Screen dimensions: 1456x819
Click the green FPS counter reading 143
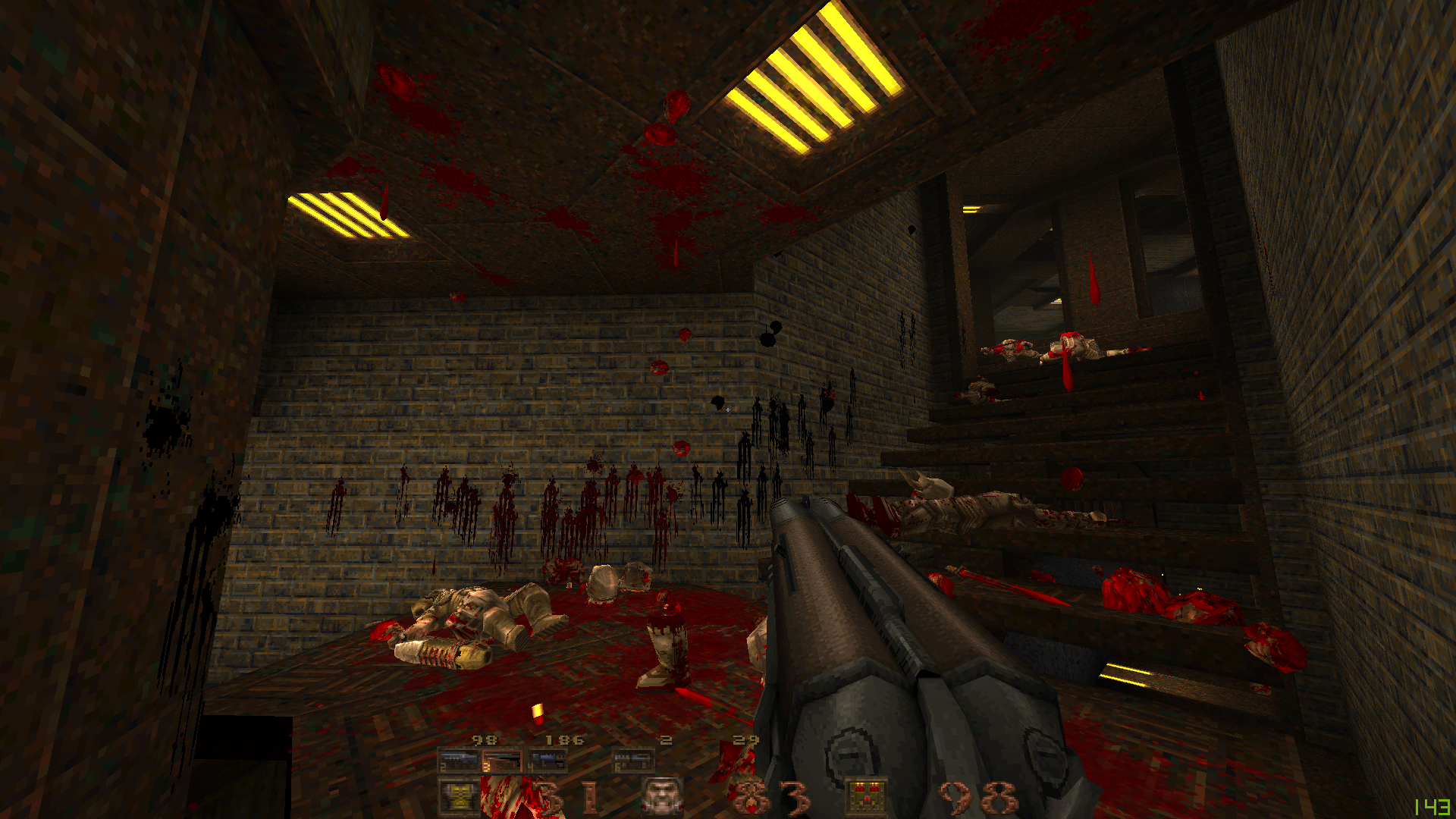[x=1433, y=807]
